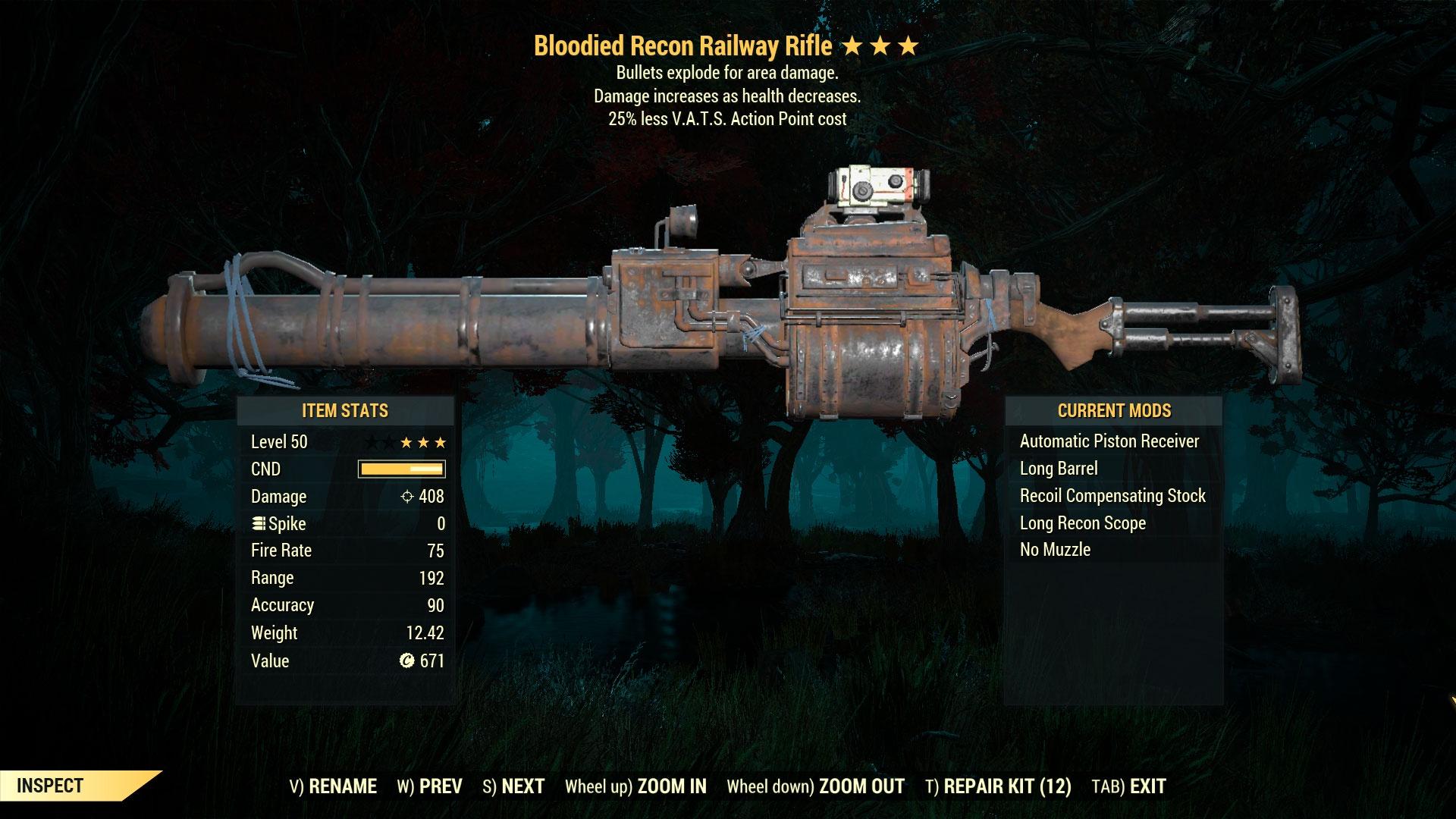Select the RENAME option
1456x819 pixels.
point(334,786)
